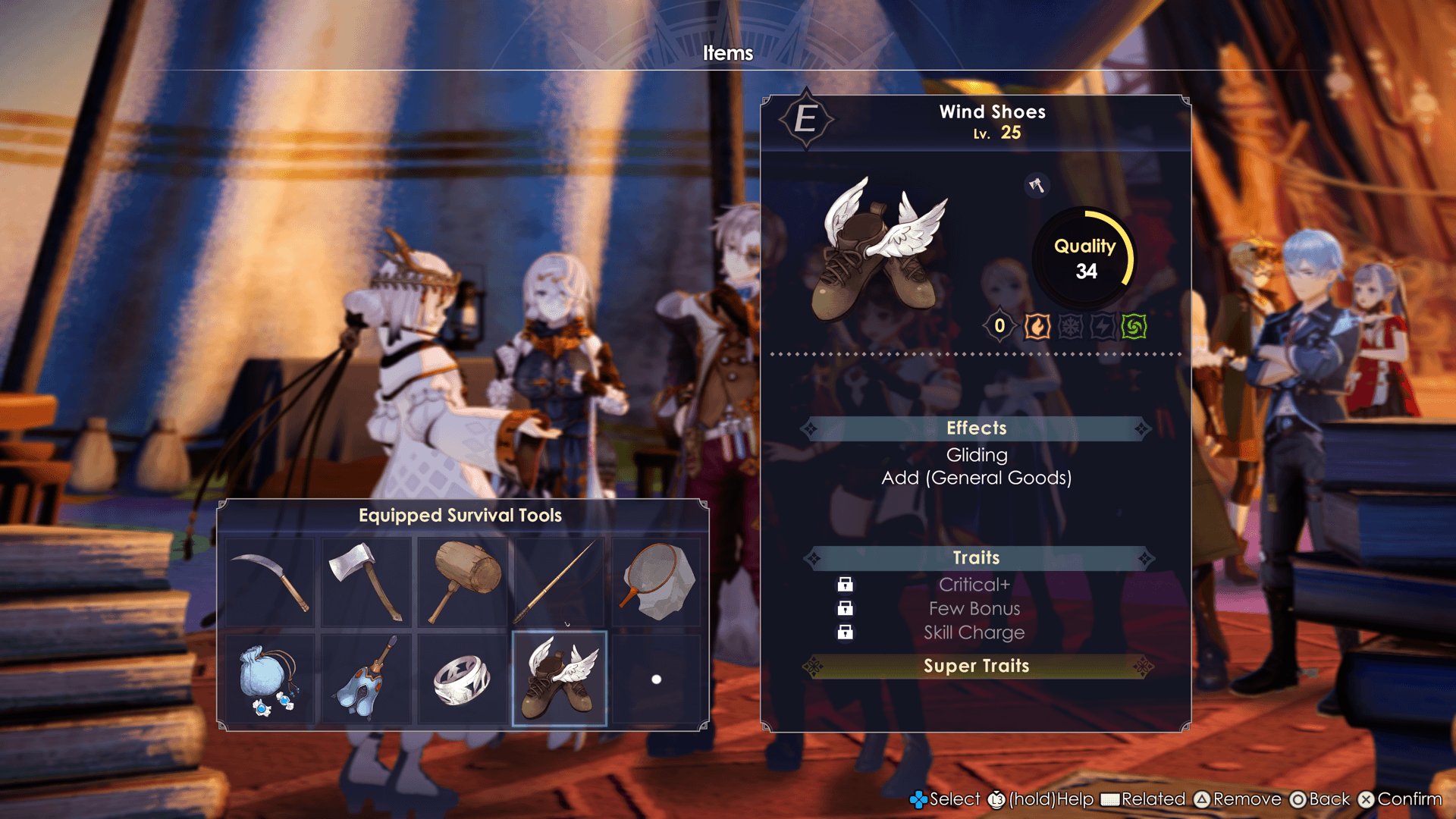Click the axe category icon above Quality
Image resolution: width=1456 pixels, height=819 pixels.
1037,185
